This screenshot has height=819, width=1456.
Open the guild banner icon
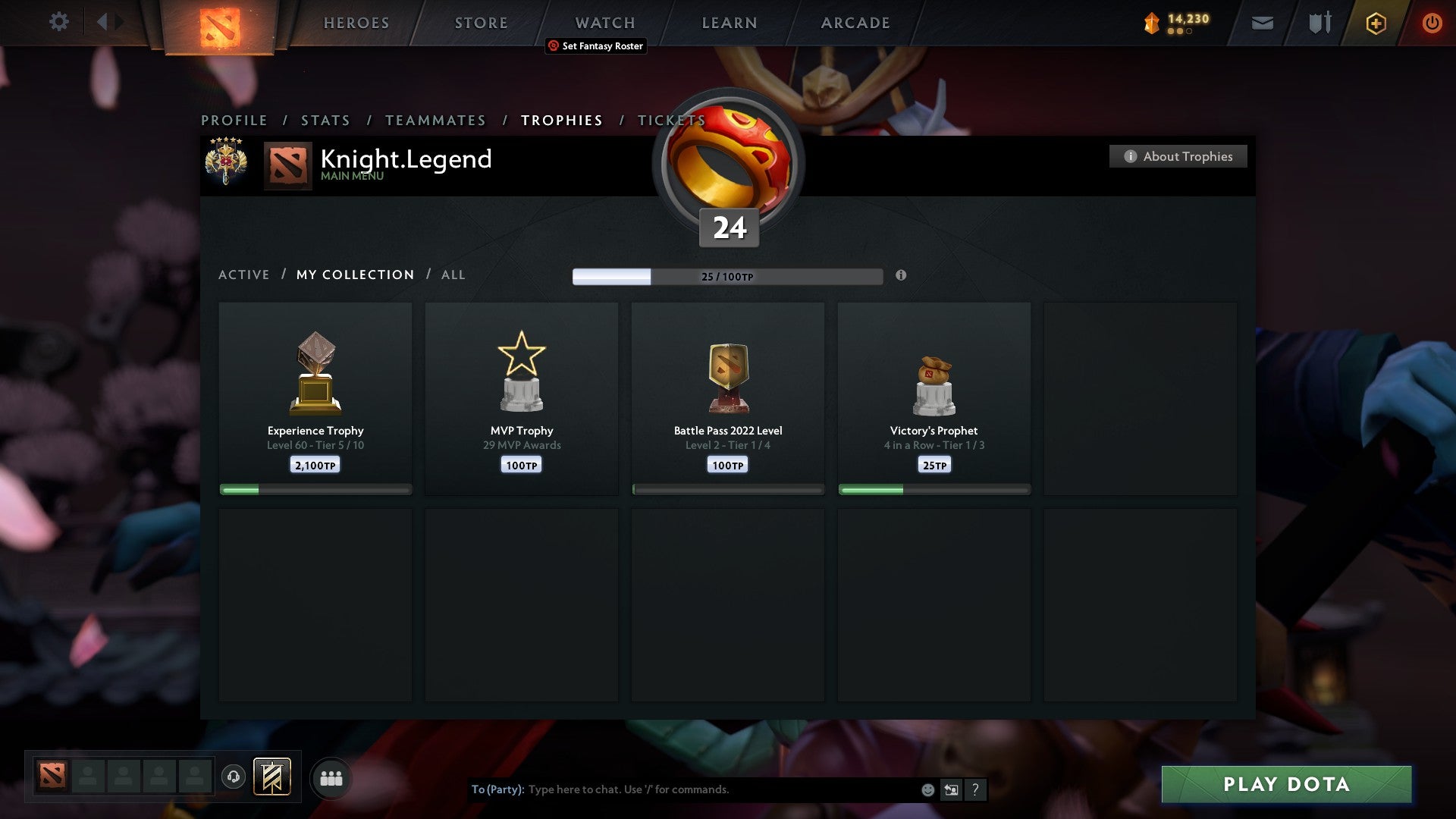(271, 777)
